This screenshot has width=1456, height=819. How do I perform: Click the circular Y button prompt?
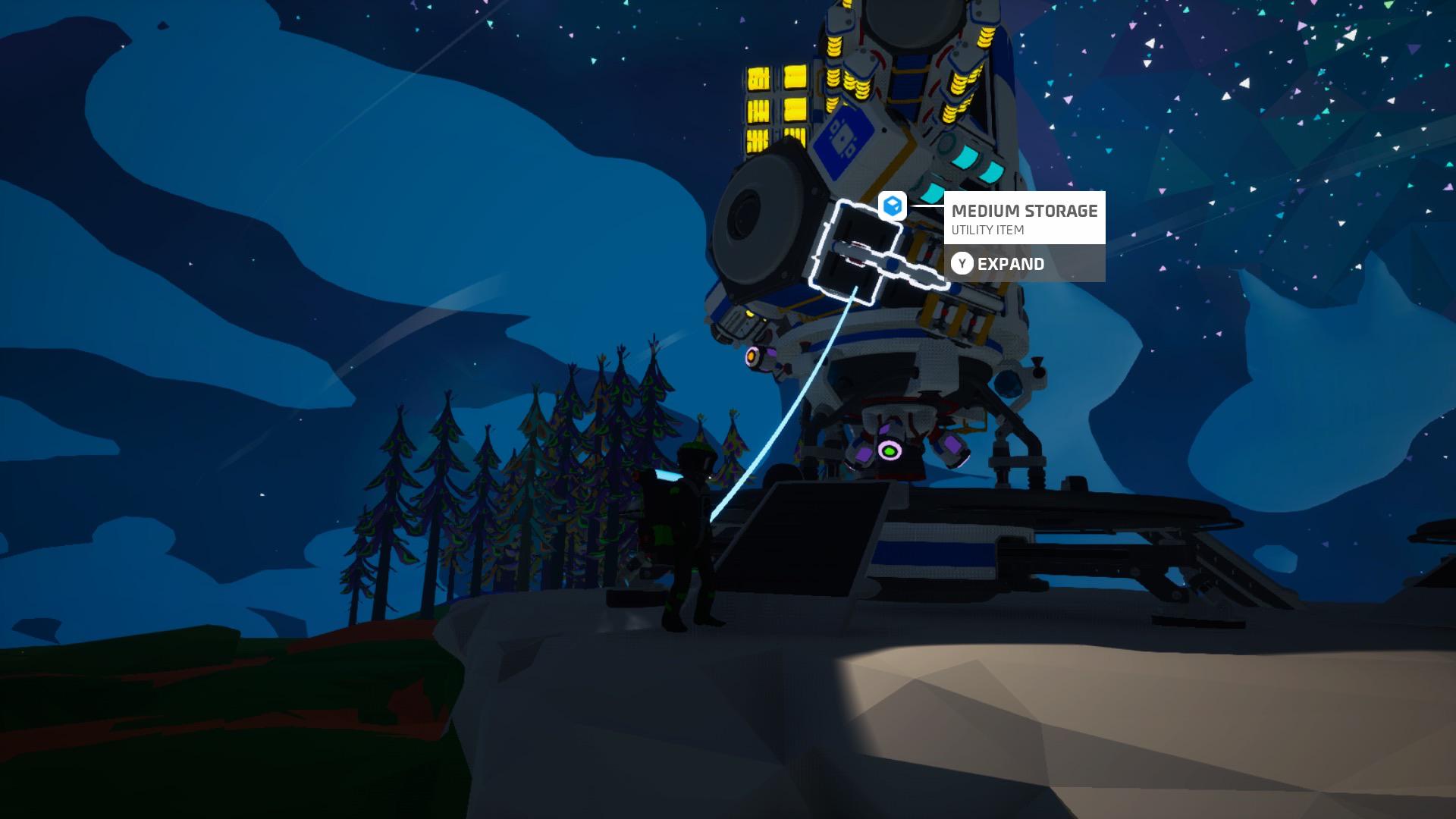[962, 263]
